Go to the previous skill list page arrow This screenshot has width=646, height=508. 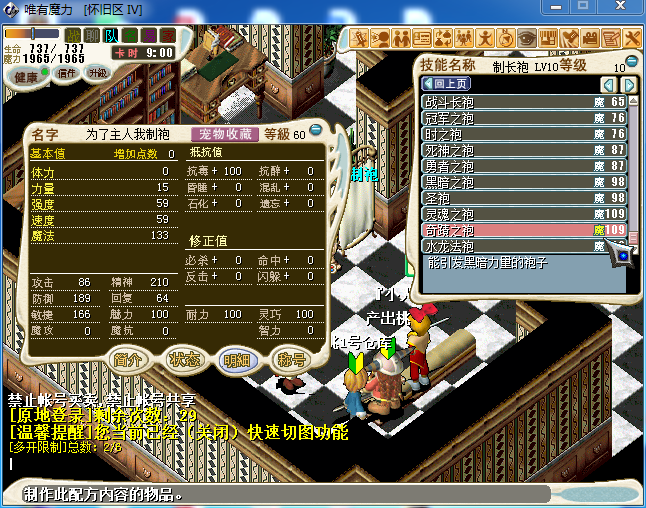[x=606, y=84]
